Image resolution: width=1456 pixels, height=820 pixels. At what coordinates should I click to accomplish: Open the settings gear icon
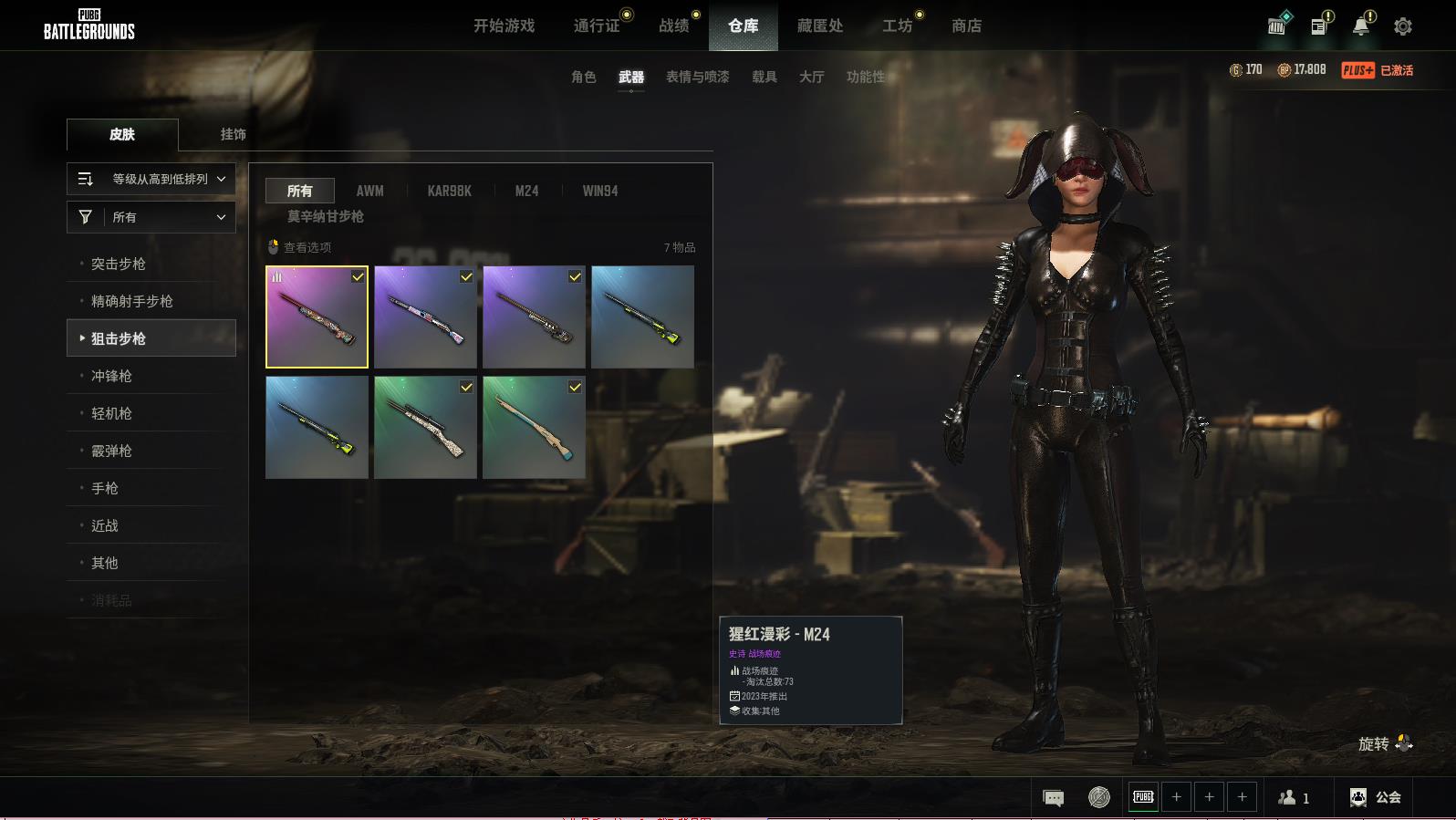pos(1403,26)
